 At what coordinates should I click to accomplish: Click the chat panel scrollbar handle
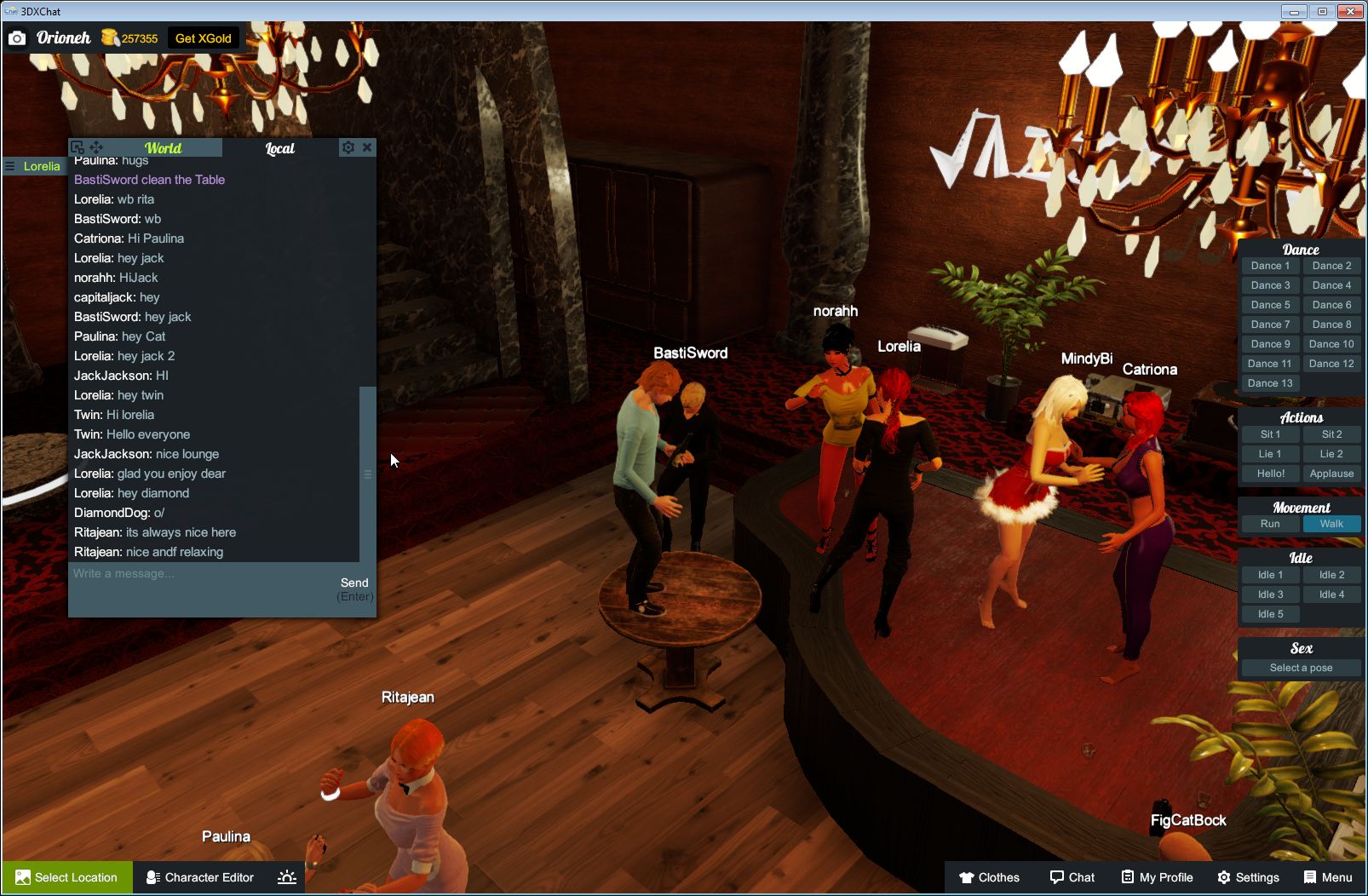pyautogui.click(x=366, y=473)
